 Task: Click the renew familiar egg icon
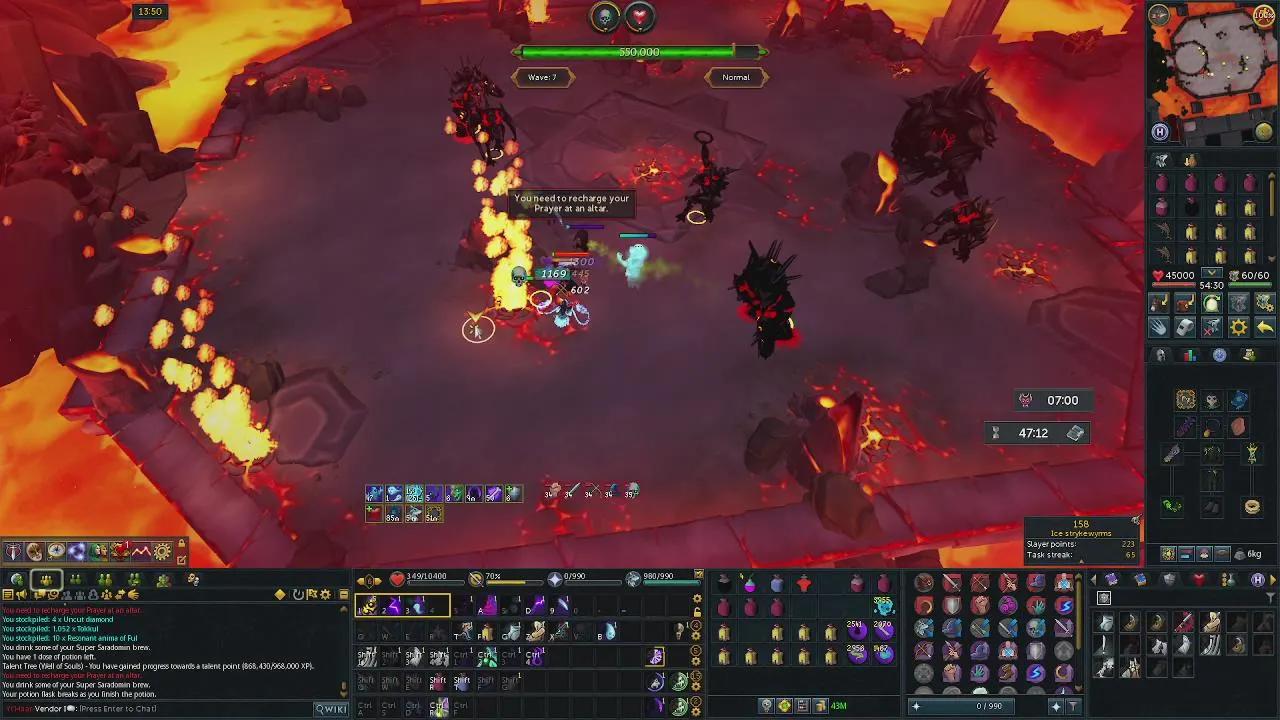pyautogui.click(x=1211, y=303)
